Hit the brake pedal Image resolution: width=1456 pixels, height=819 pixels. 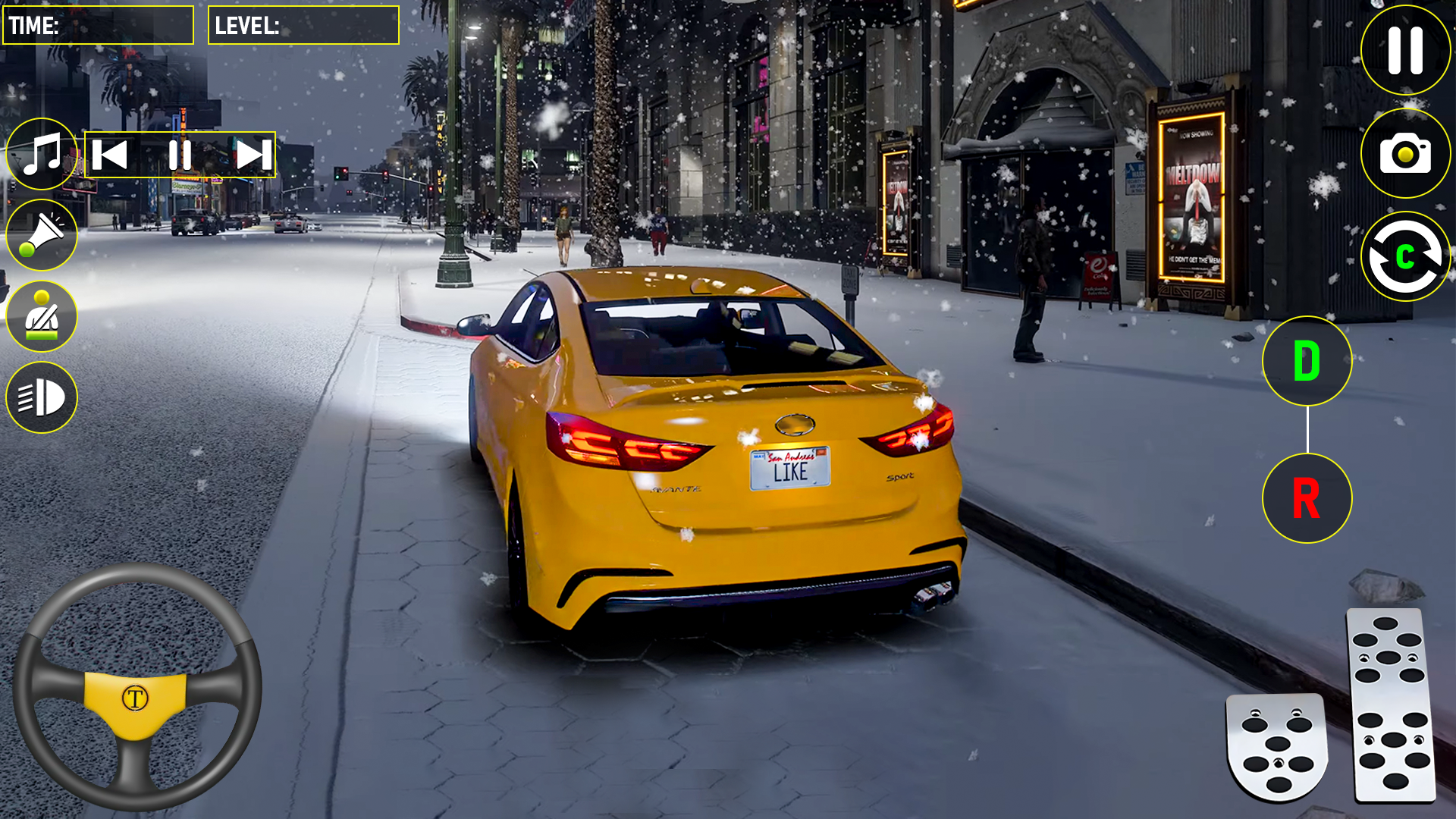point(1276,746)
